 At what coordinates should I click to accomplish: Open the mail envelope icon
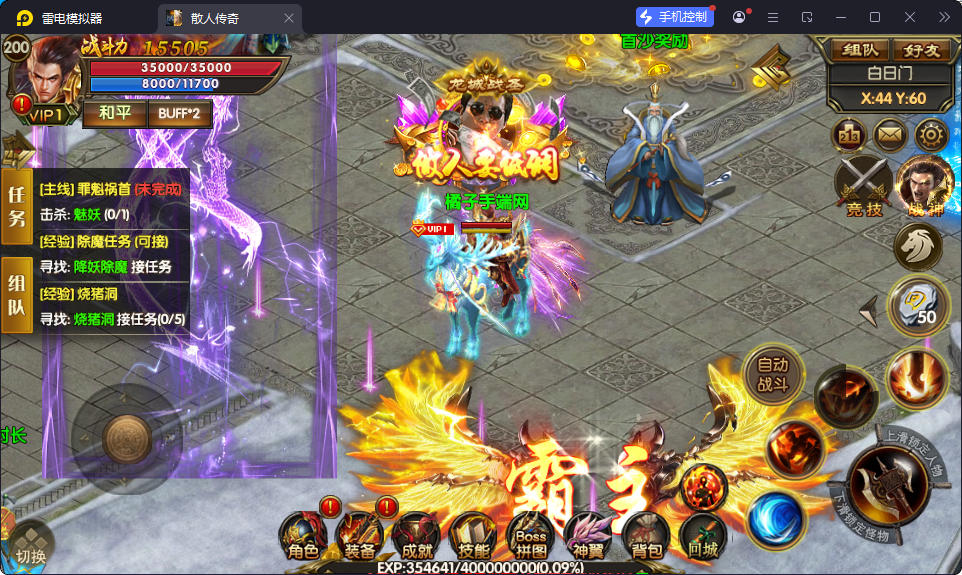pyautogui.click(x=890, y=134)
